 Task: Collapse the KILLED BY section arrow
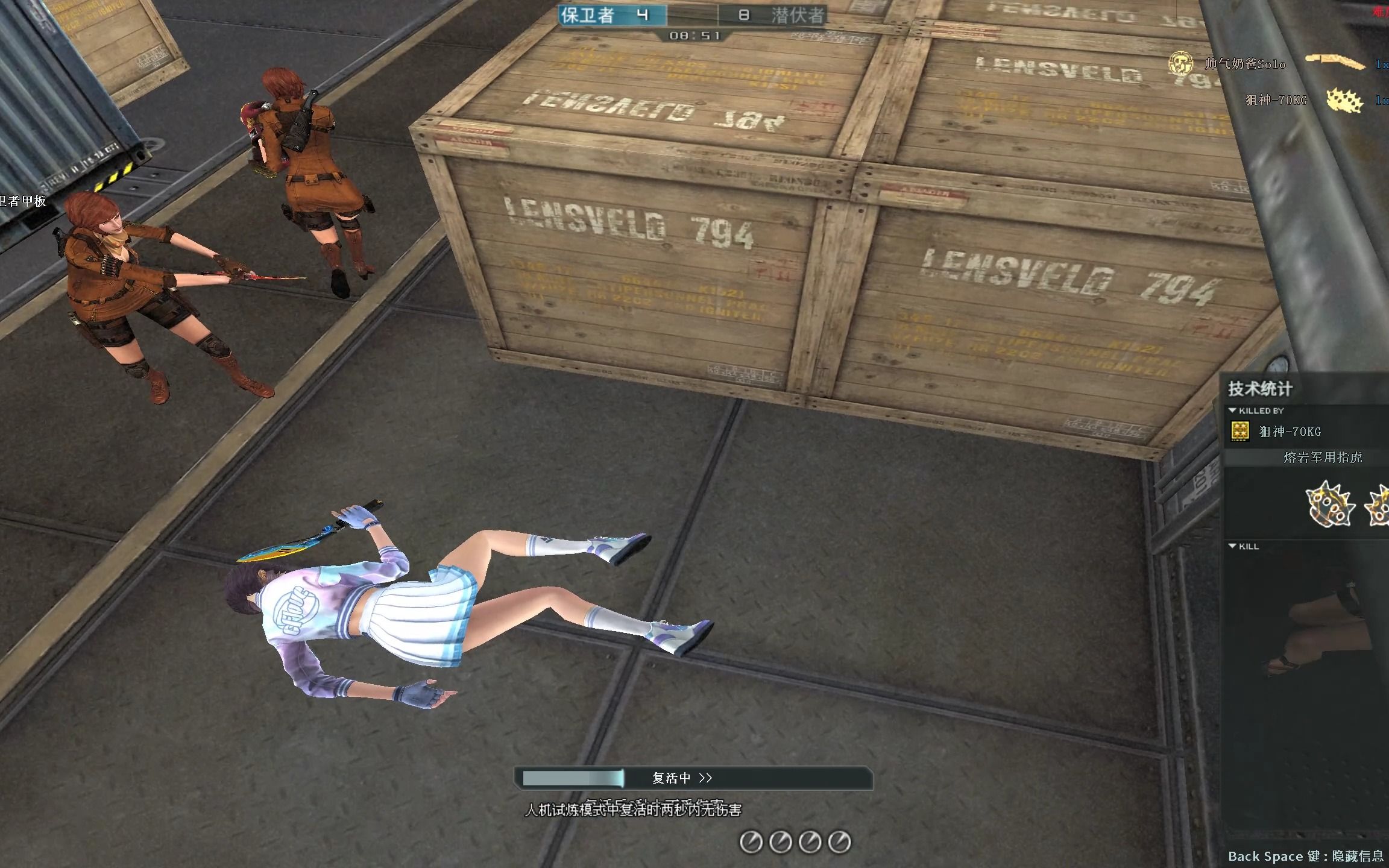tap(1233, 410)
